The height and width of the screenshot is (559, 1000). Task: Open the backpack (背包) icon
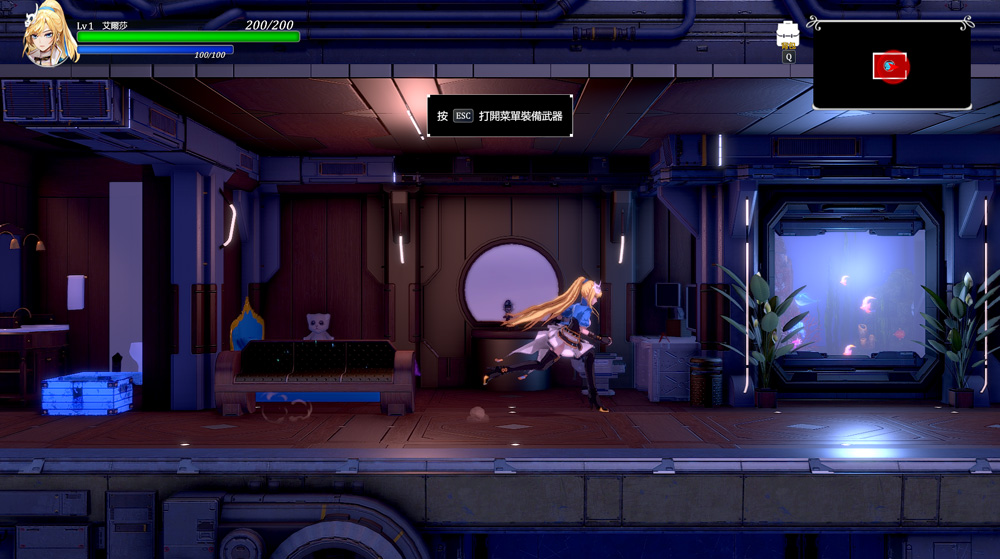[x=788, y=33]
